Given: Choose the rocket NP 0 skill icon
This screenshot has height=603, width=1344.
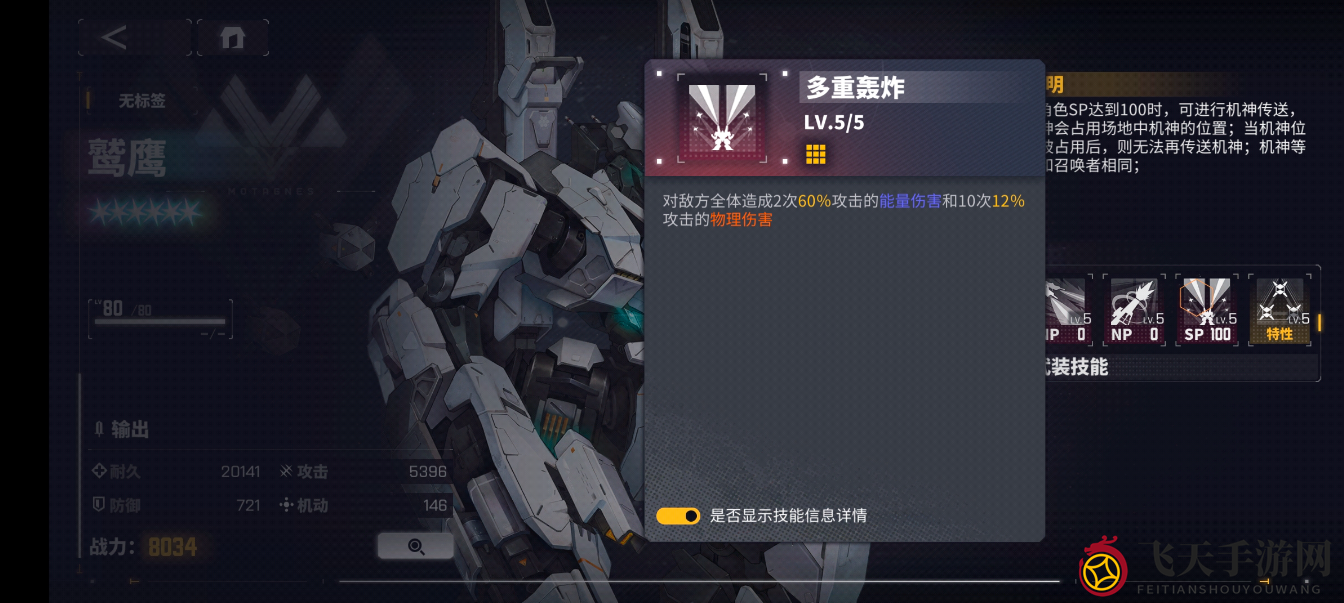Looking at the screenshot, I should [x=1134, y=310].
